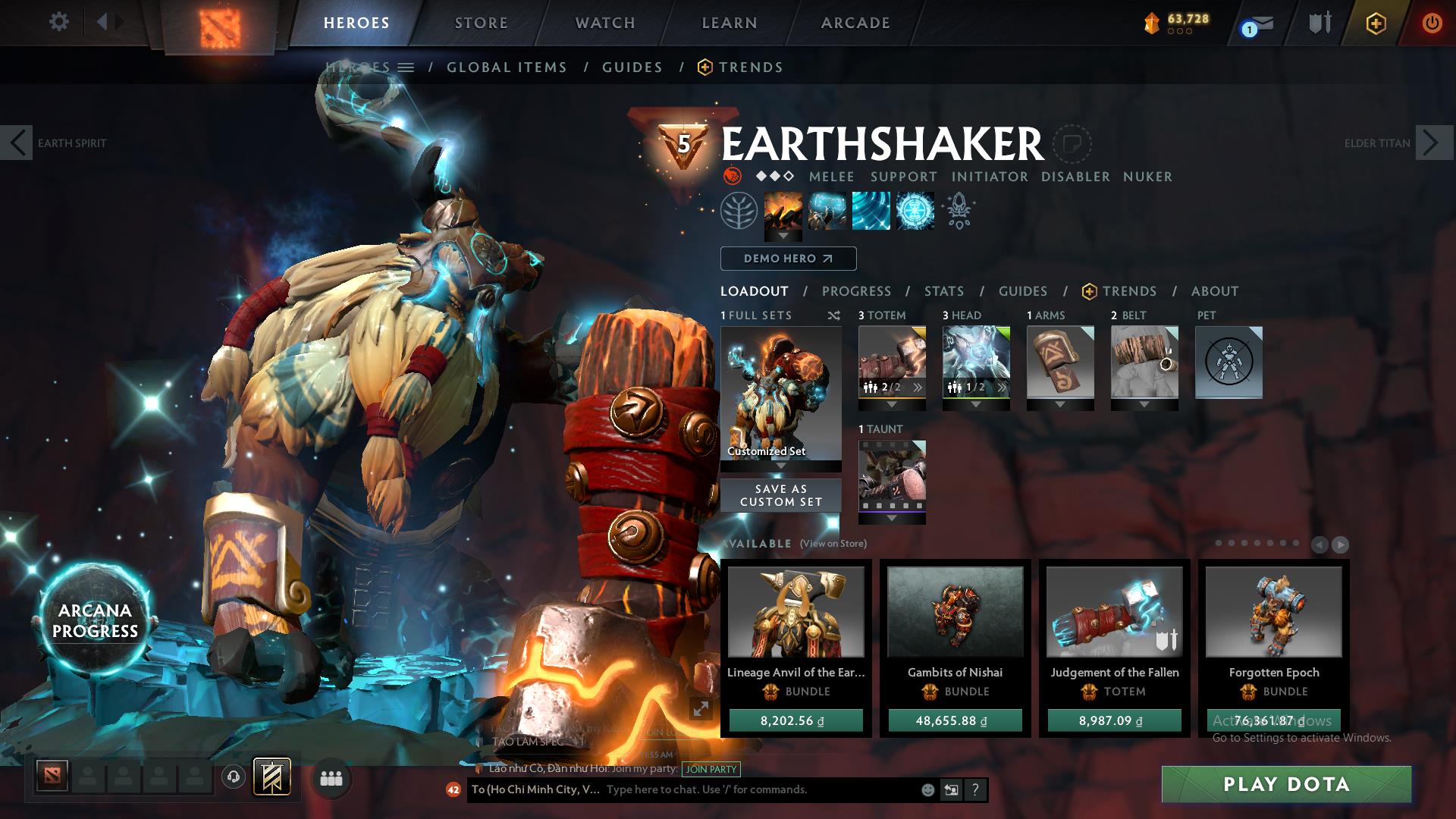The height and width of the screenshot is (819, 1456).
Task: Cycle Totem style with the double-arrow toggle
Action: click(918, 387)
